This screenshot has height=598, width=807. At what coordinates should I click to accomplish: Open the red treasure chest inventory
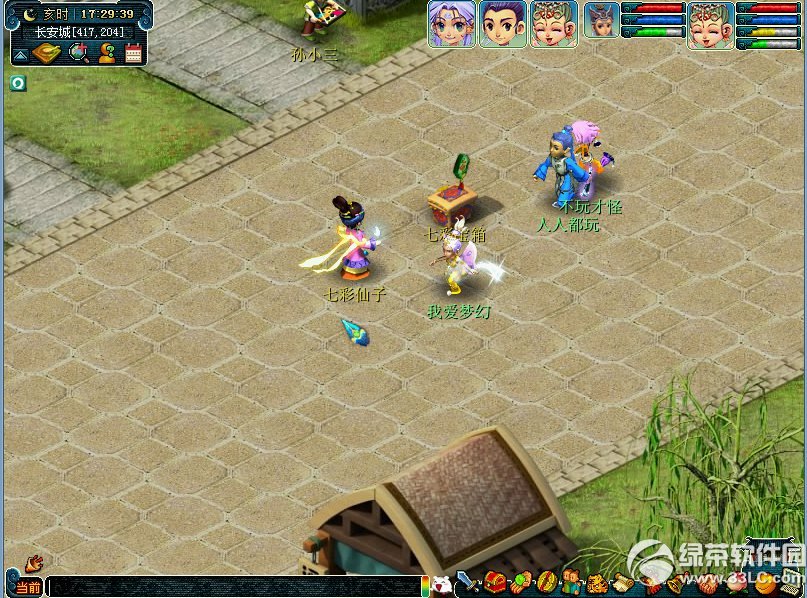495,582
